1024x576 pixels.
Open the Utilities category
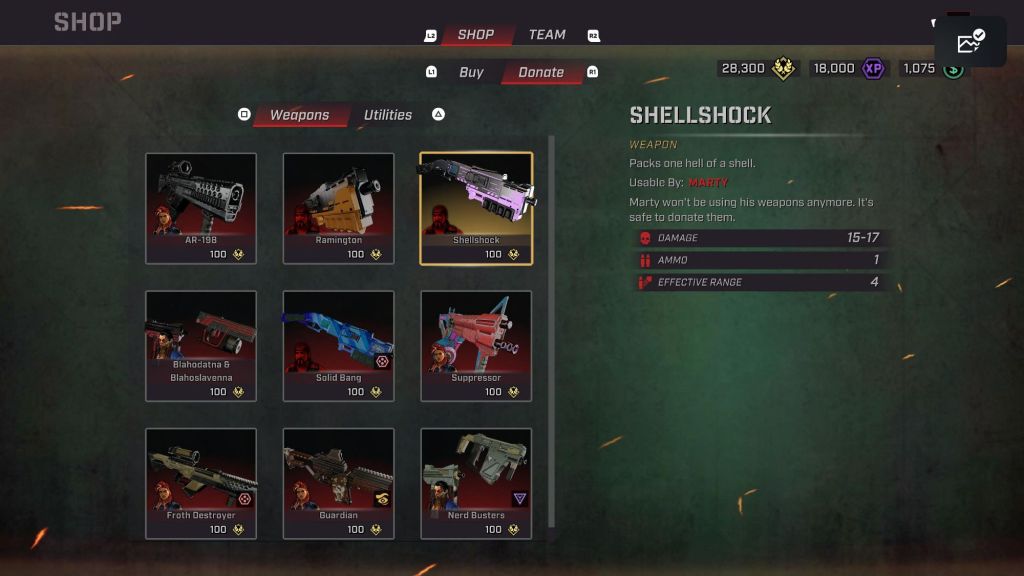(x=388, y=115)
